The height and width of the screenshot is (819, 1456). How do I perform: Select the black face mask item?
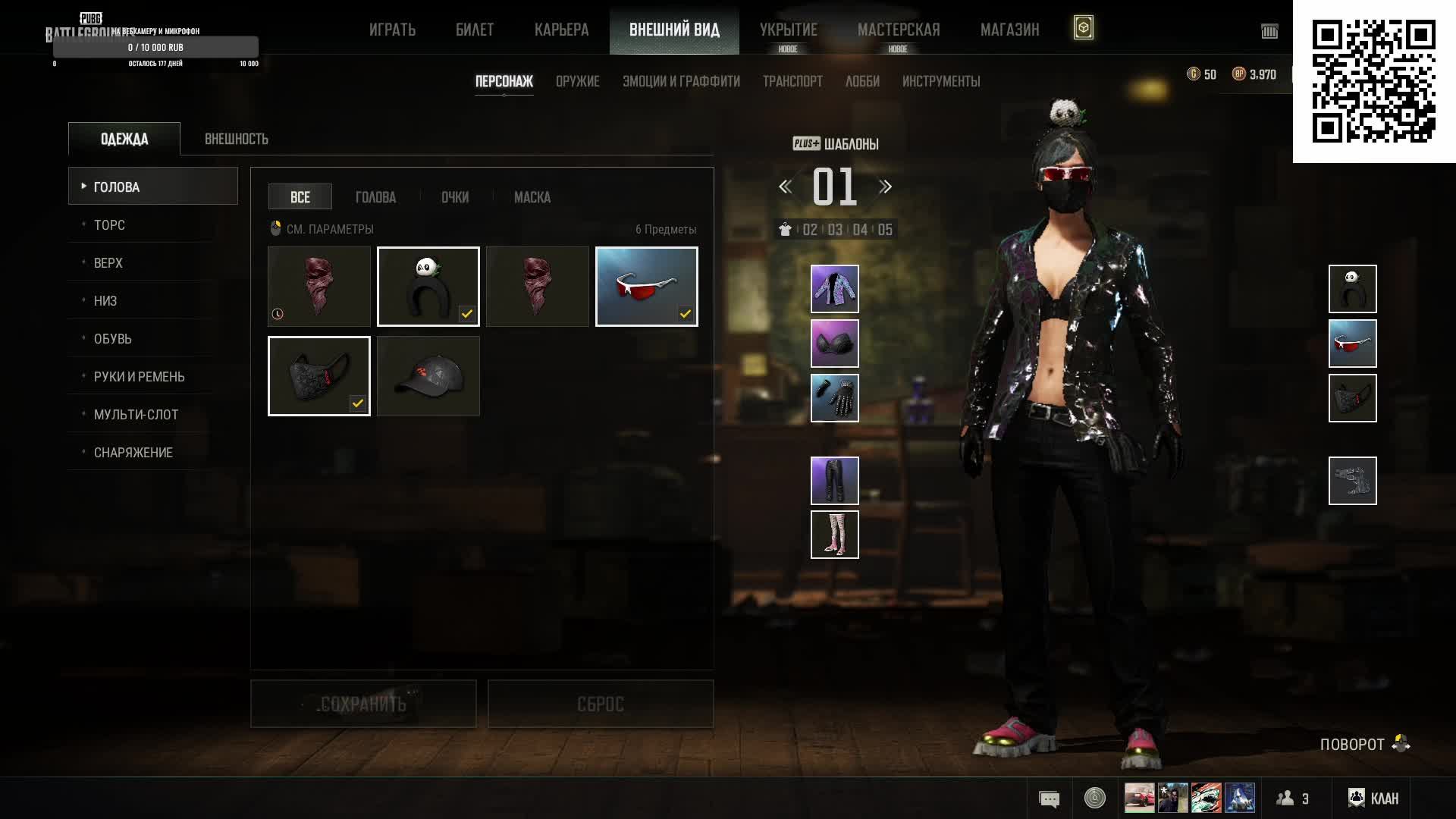click(319, 376)
